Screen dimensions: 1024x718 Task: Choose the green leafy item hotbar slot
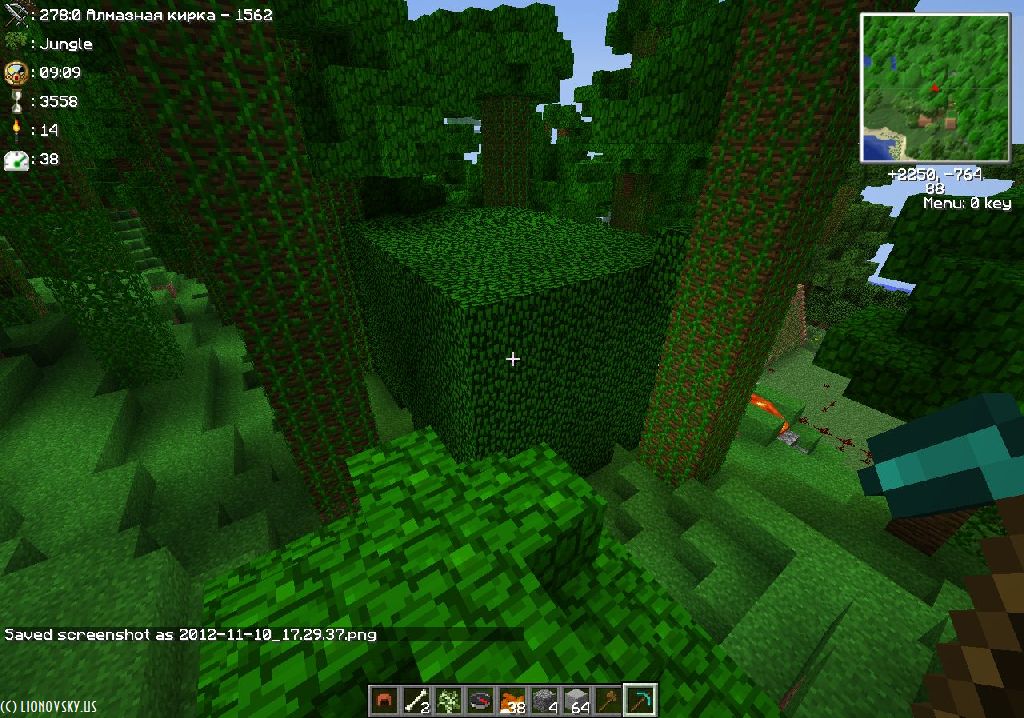(x=446, y=700)
